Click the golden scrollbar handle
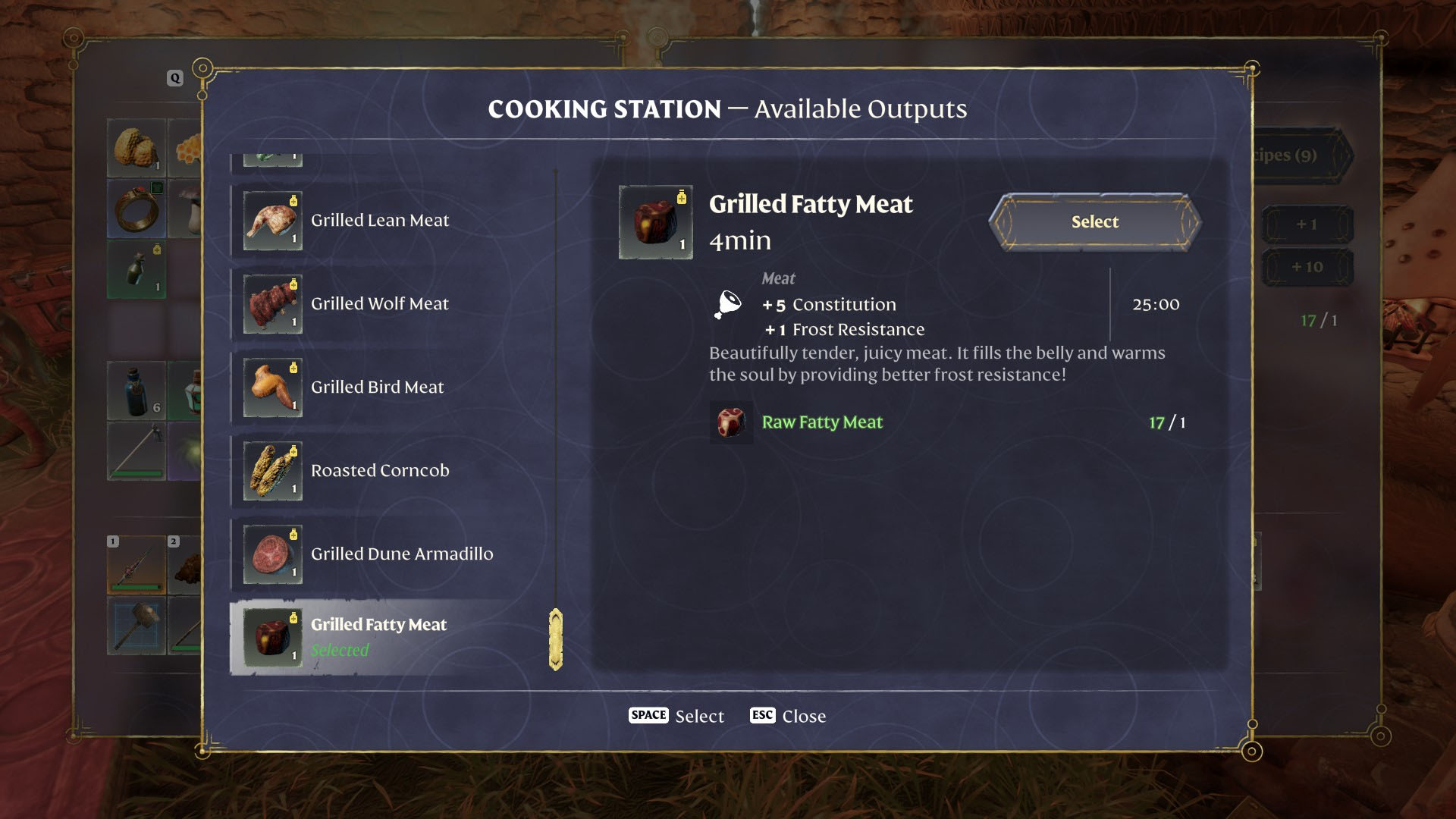The width and height of the screenshot is (1456, 819). pyautogui.click(x=556, y=639)
